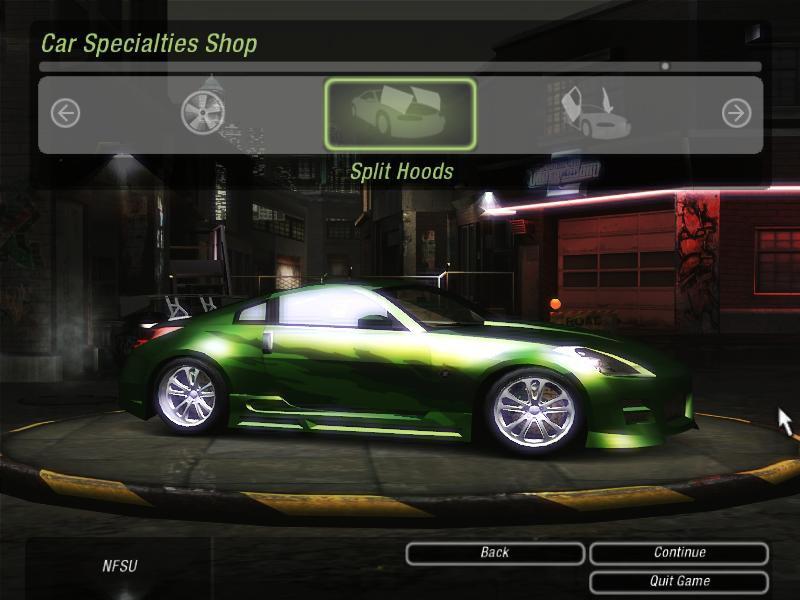Advance with the right carousel arrow

[x=736, y=114]
